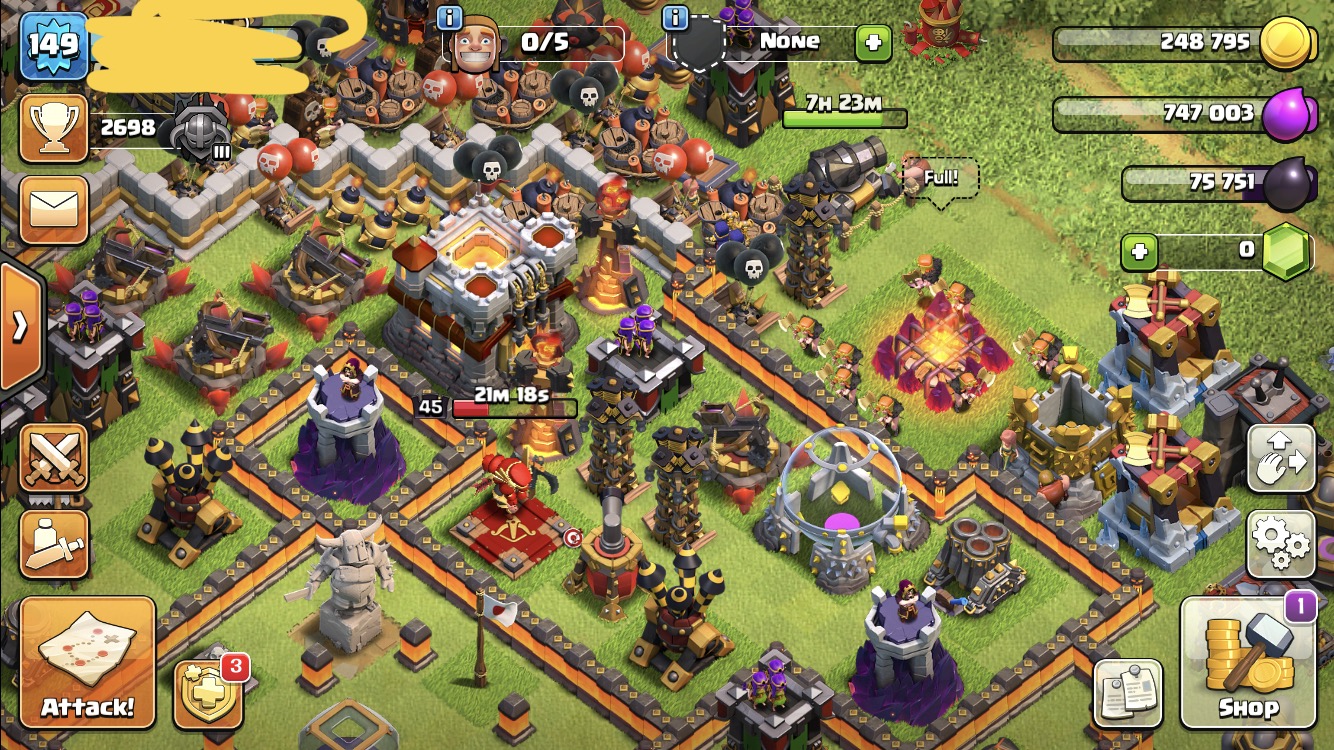1334x750 pixels.
Task: Open the settings gears
Action: [x=1281, y=545]
